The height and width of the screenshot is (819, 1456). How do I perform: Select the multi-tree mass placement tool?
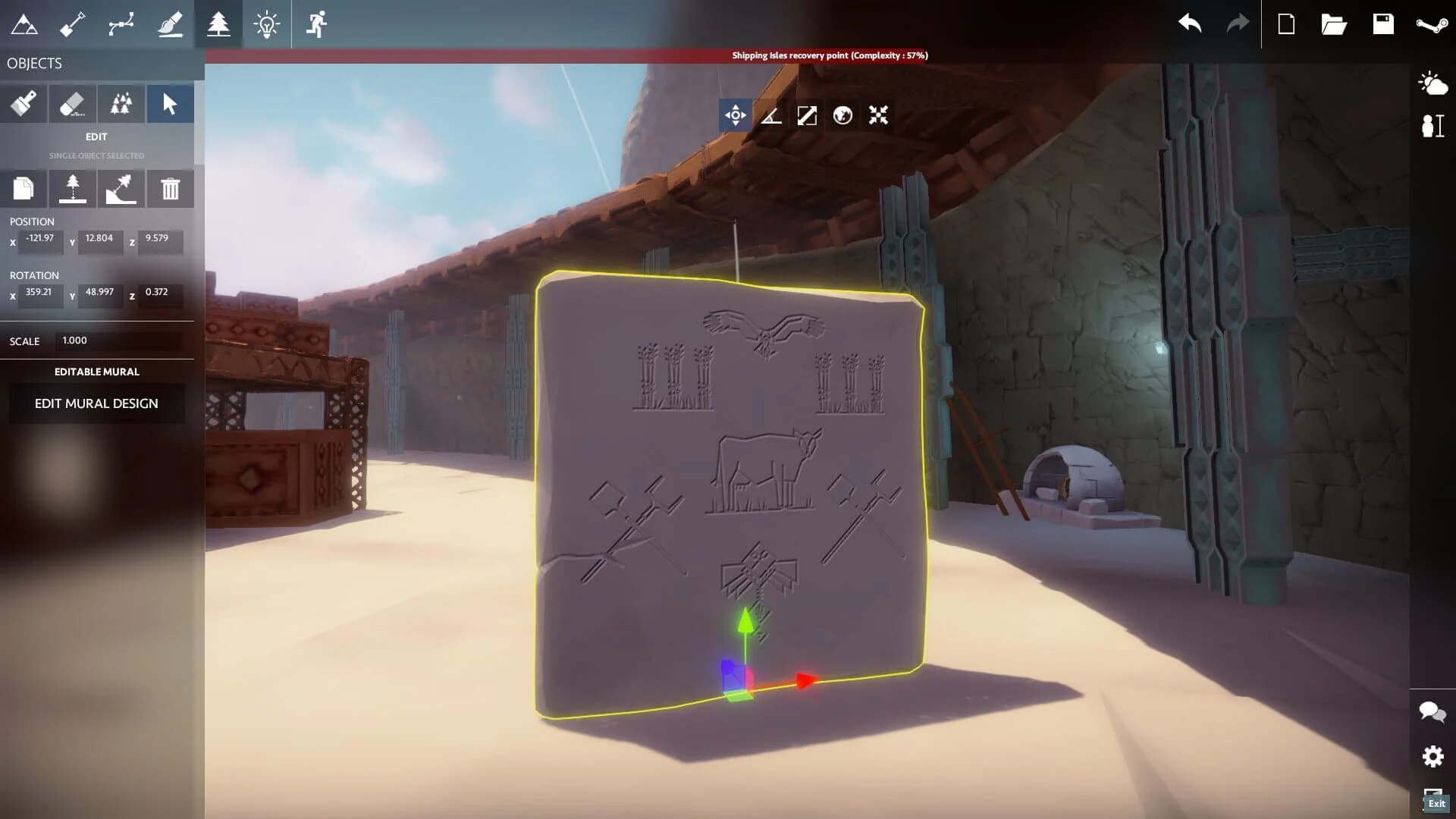121,103
